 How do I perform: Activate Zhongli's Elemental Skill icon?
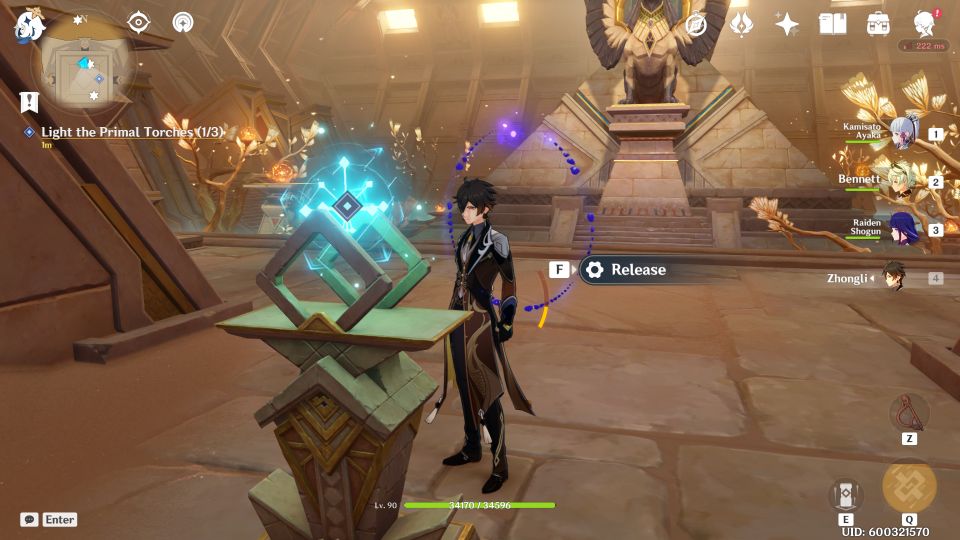(x=846, y=494)
